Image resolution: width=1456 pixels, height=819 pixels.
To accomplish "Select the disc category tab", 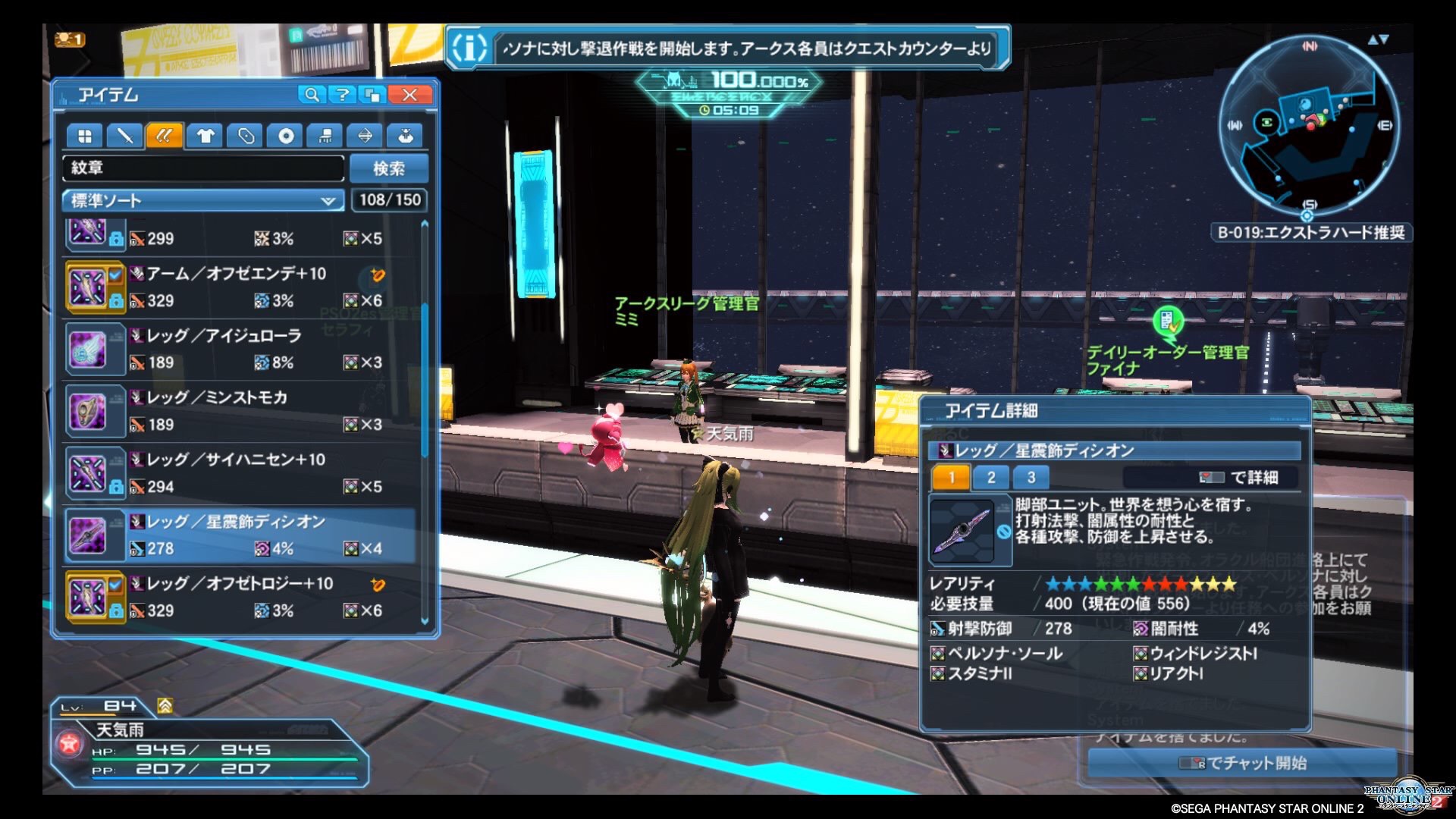I will [286, 136].
